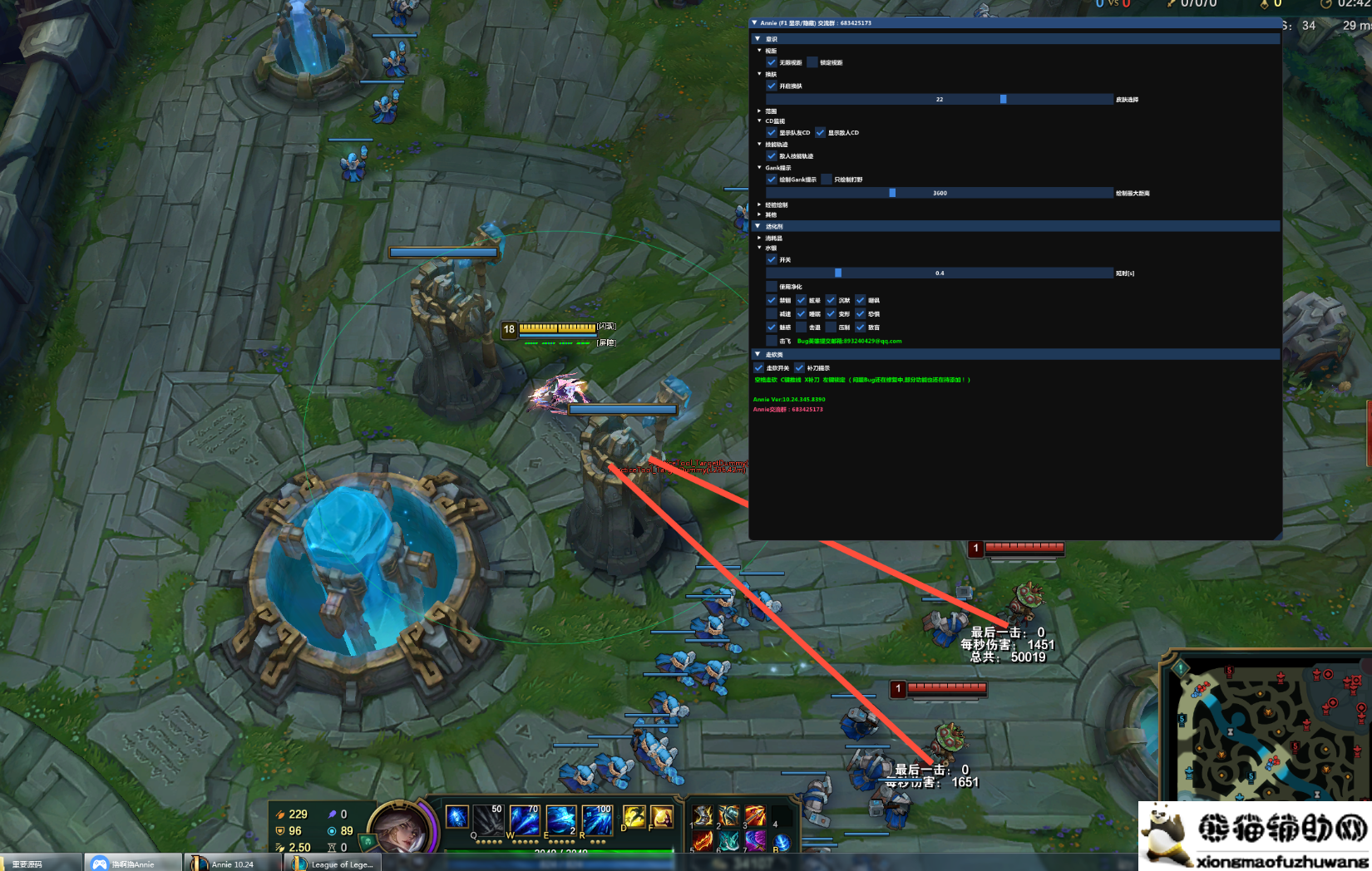Use the Flash summoner spell on D
1372x871 pixels.
tap(634, 818)
